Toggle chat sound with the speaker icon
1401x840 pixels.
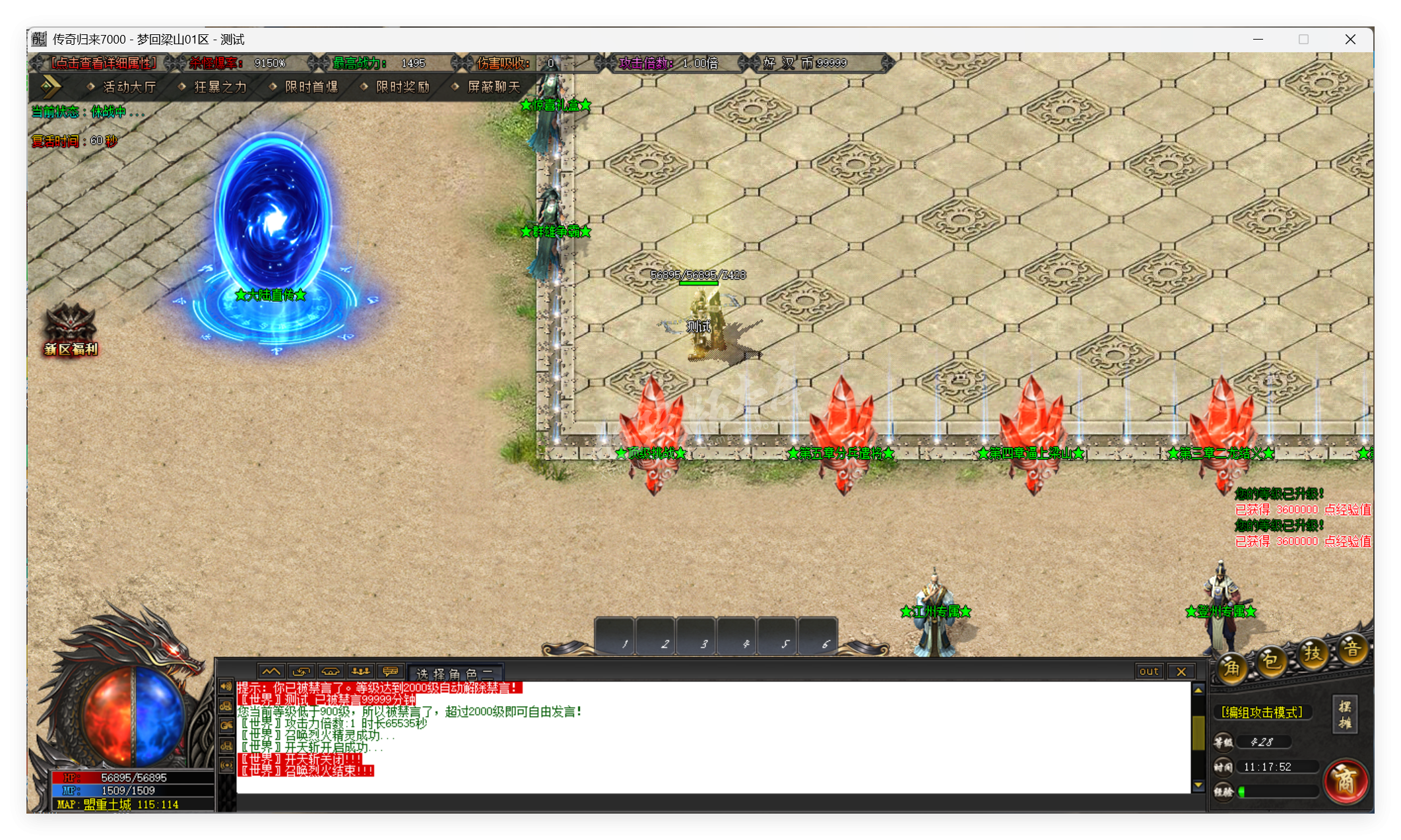tap(226, 687)
